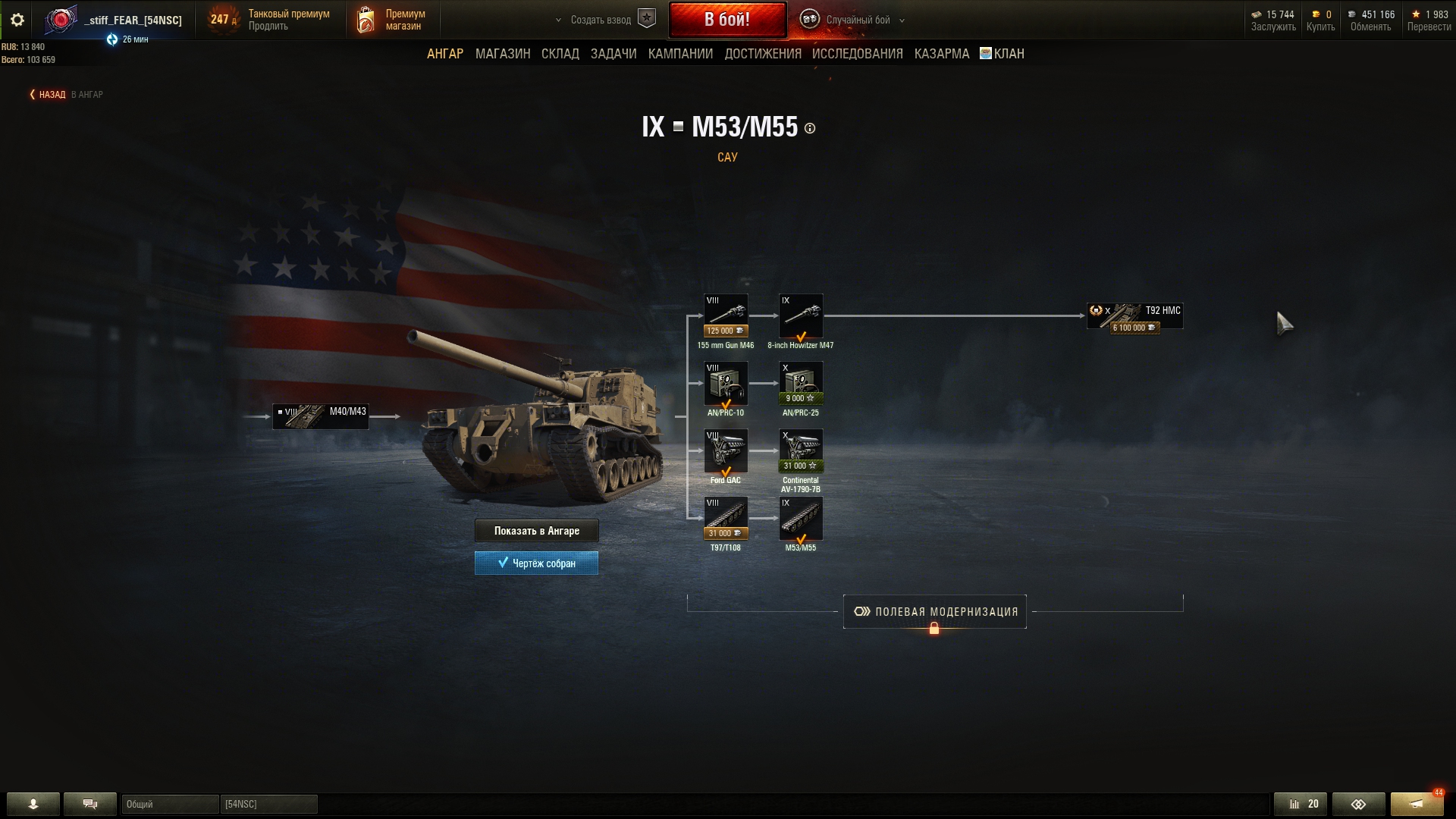Screen dimensions: 1456x819
Task: Switch to the Склад tab
Action: click(x=560, y=54)
